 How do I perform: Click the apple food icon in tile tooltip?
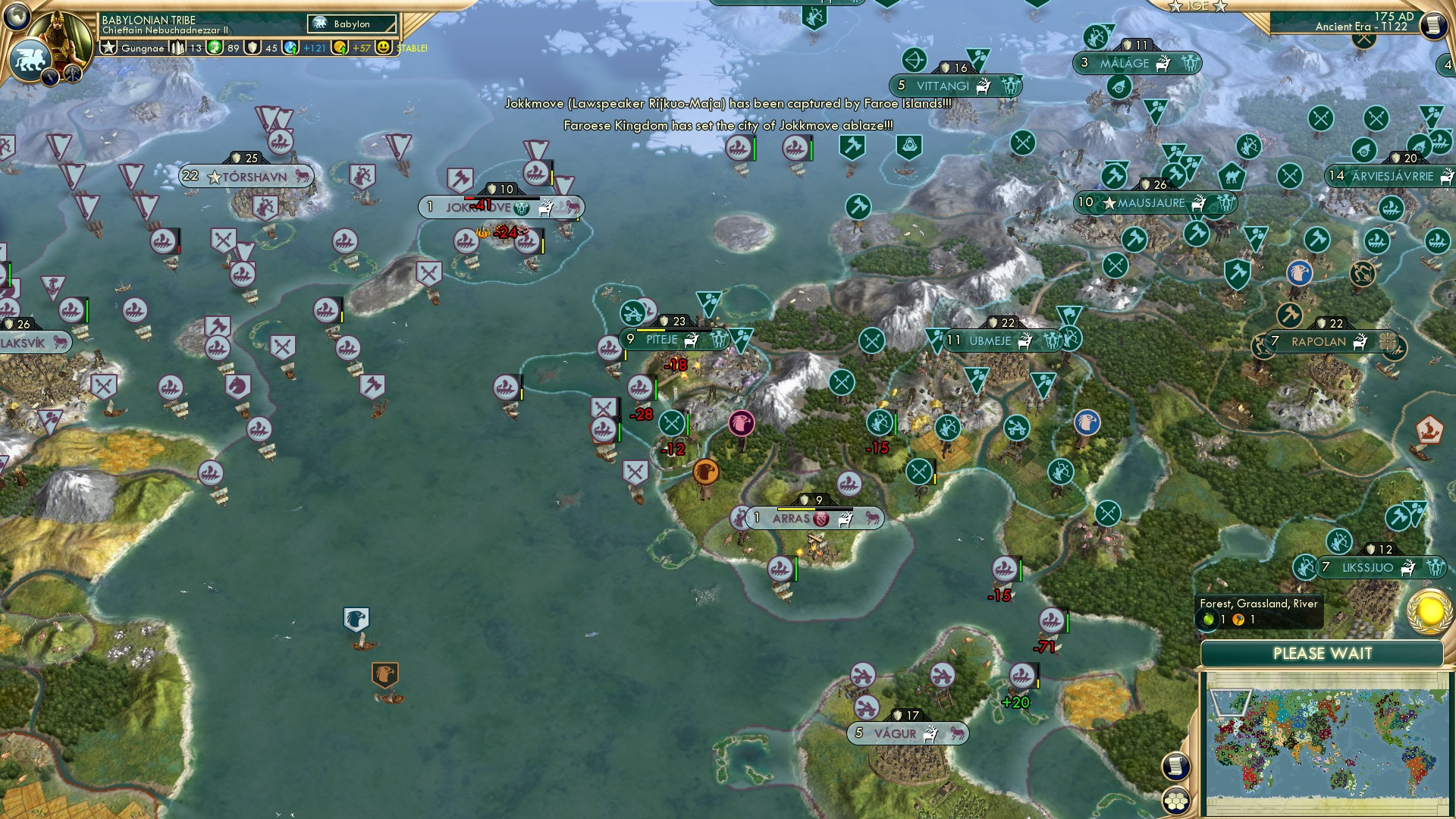point(1207,620)
